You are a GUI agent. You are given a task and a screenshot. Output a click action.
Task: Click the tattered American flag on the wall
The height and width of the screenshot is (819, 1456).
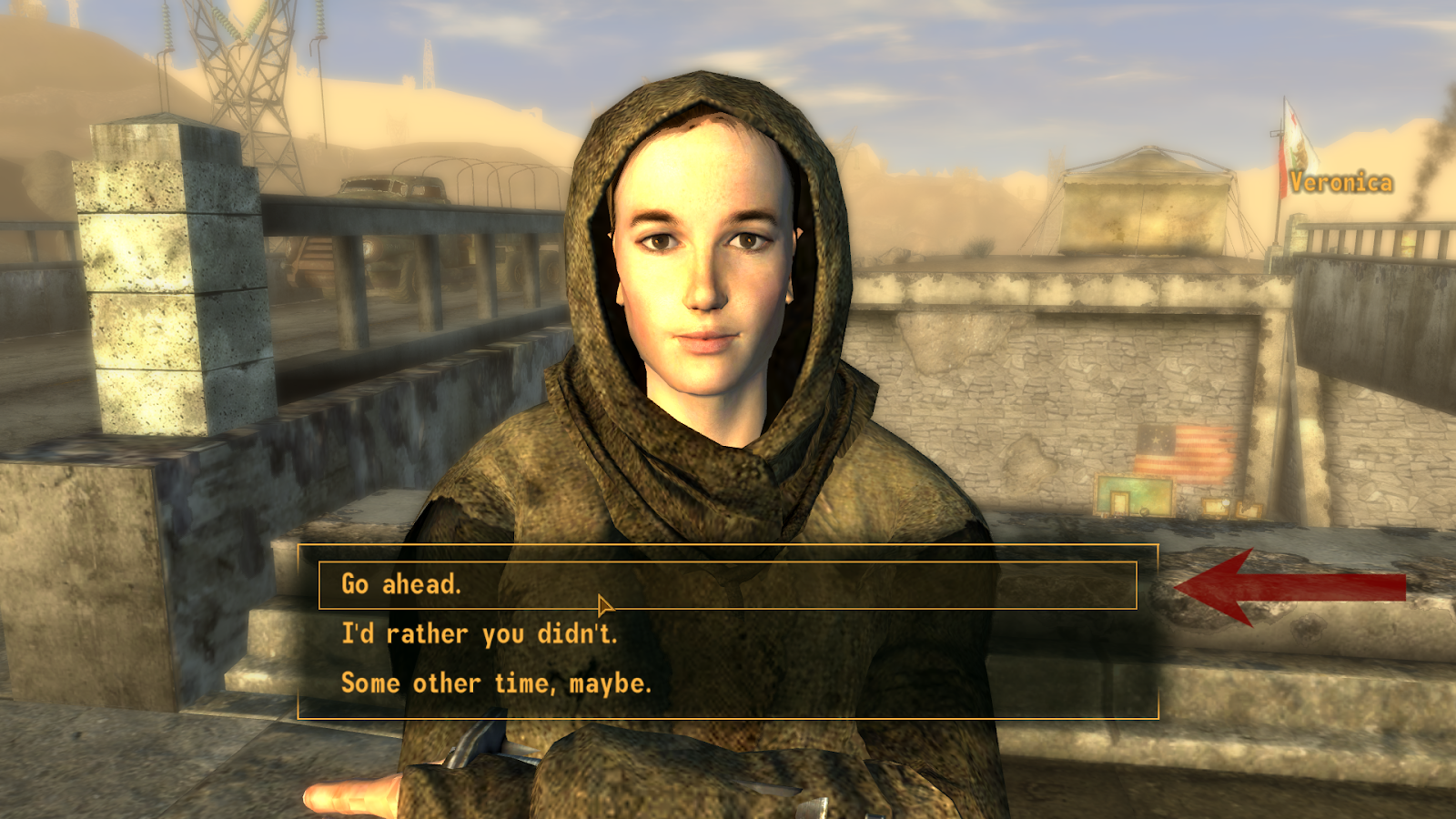click(x=1183, y=451)
